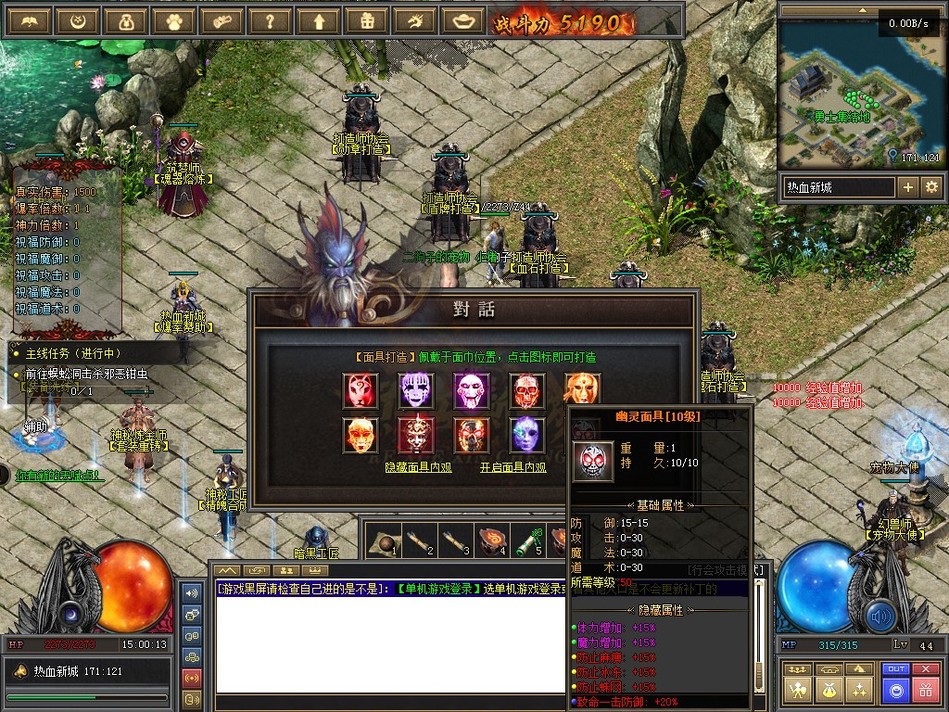
Task: Click the crescent moon toolbar button
Action: pos(77,21)
